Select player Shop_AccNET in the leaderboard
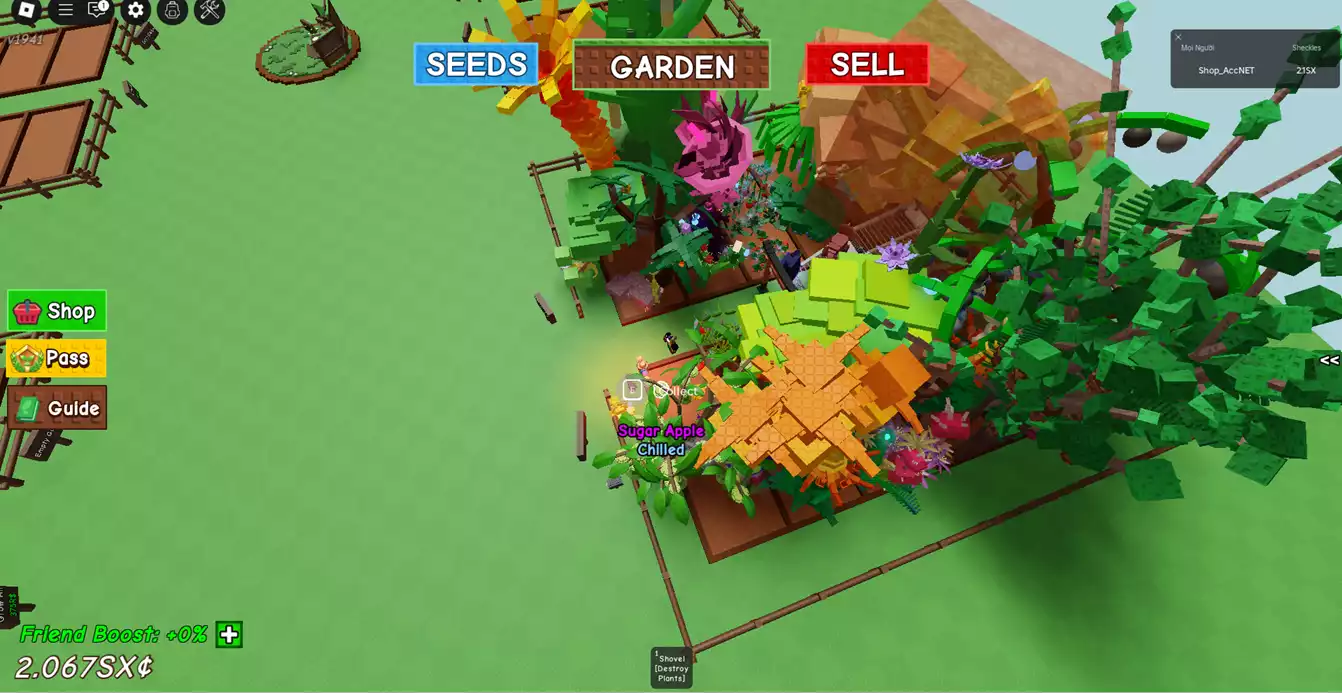The width and height of the screenshot is (1342, 693). click(x=1226, y=71)
